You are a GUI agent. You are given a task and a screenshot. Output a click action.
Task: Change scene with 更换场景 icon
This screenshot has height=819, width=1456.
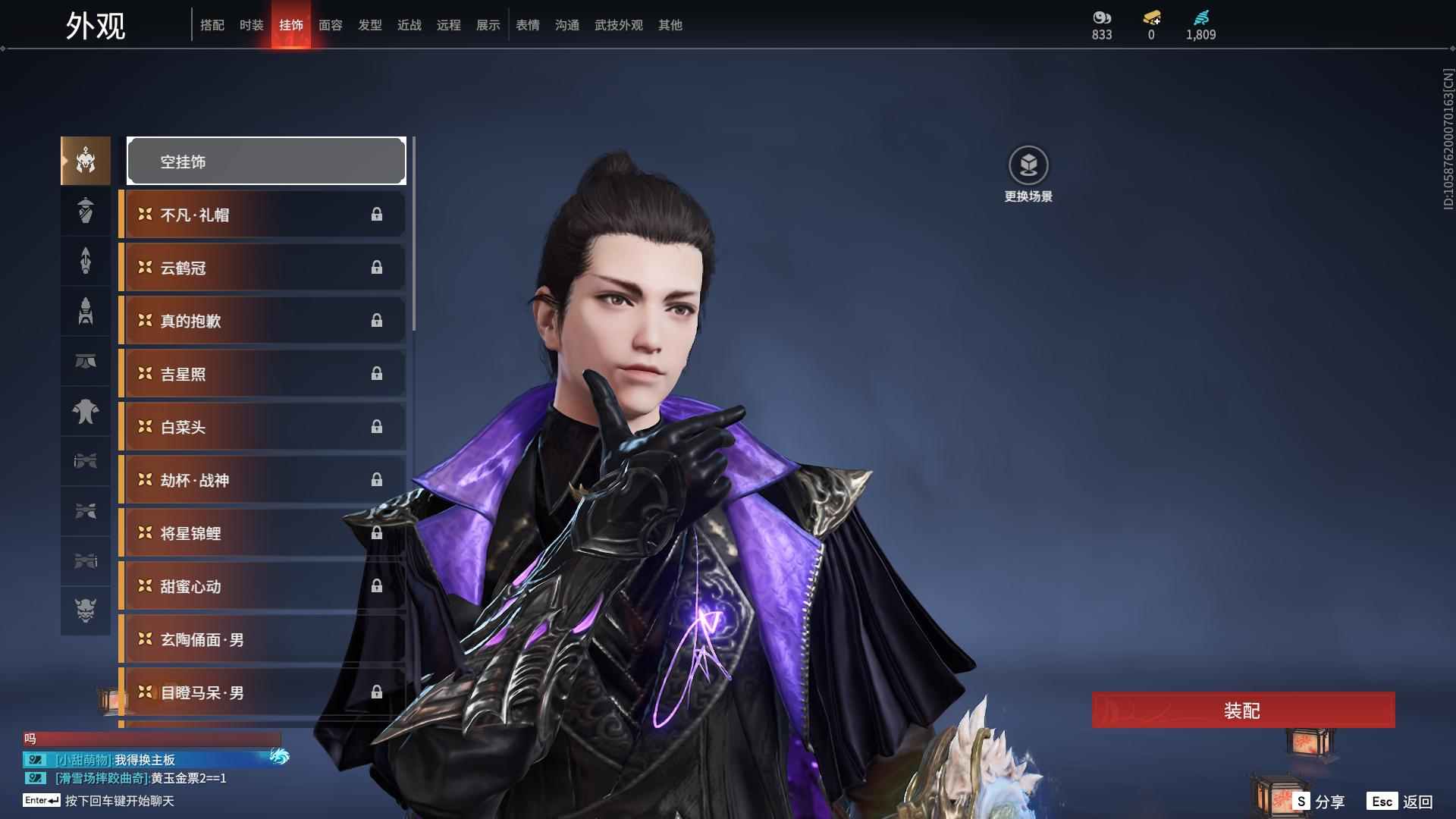[x=1028, y=165]
